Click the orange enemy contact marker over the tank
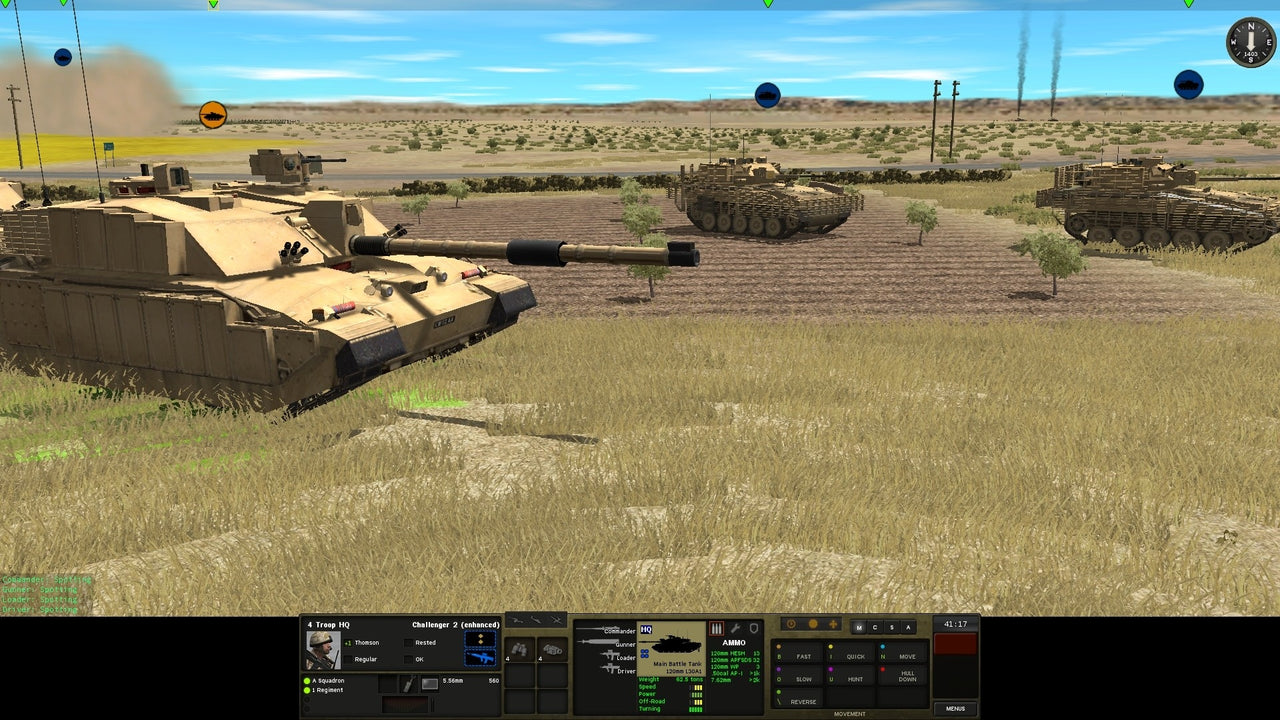The width and height of the screenshot is (1280, 720). pyautogui.click(x=213, y=113)
